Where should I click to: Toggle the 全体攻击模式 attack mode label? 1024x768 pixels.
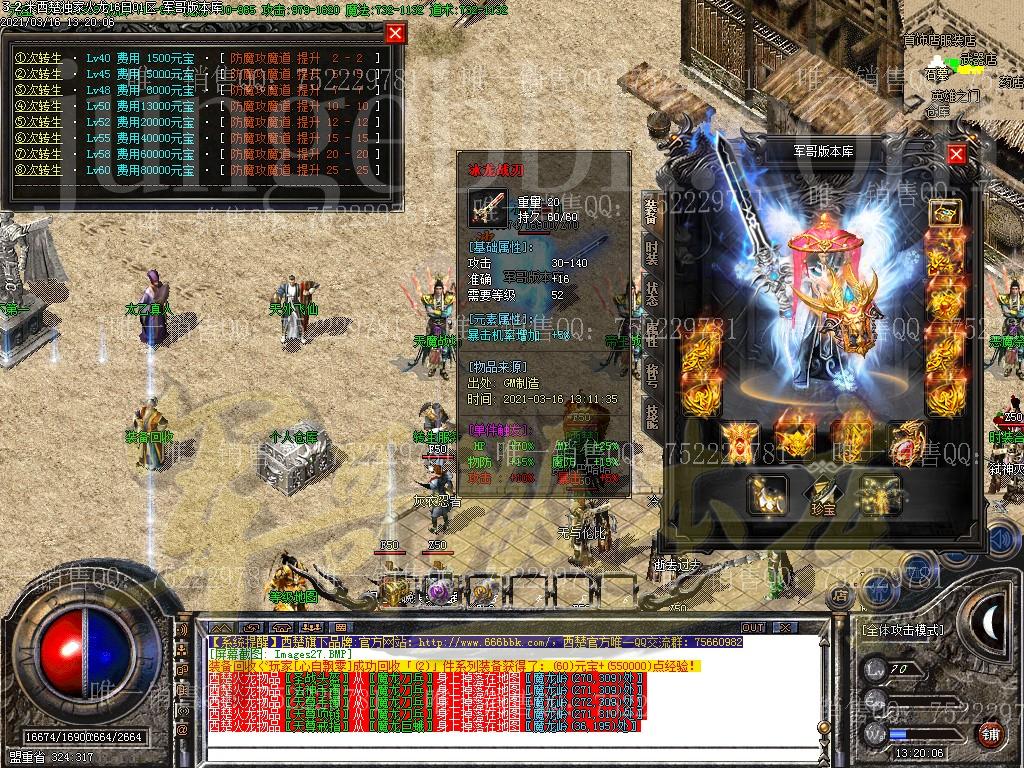point(901,631)
